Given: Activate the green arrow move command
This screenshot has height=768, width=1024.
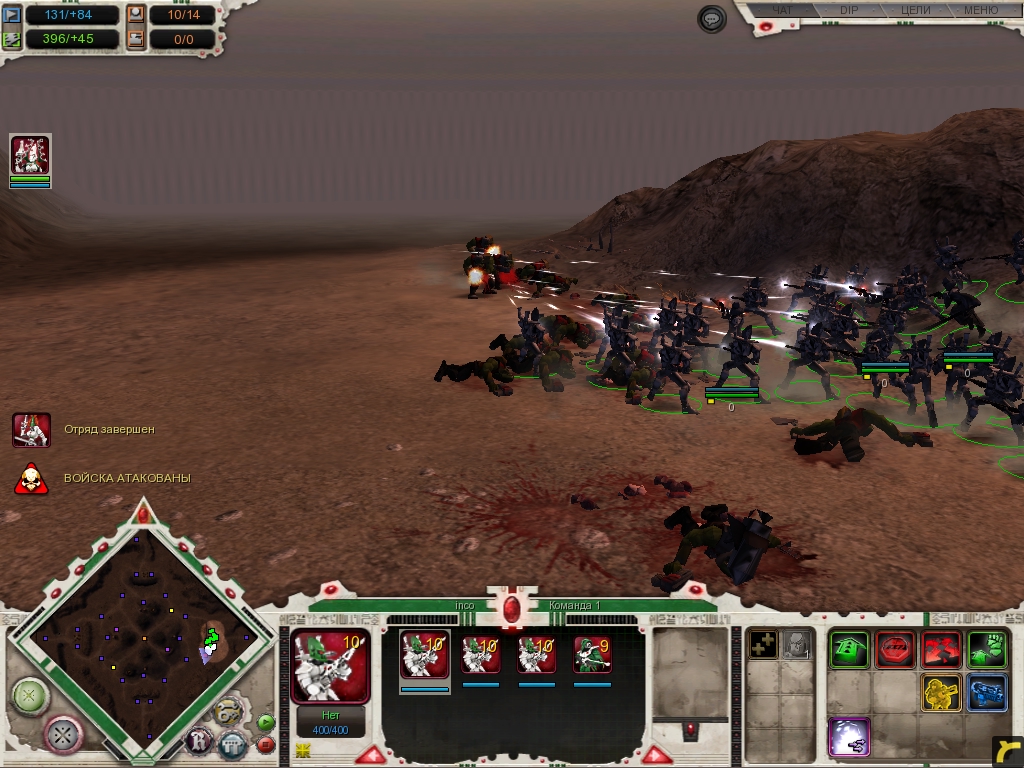Looking at the screenshot, I should point(849,650).
